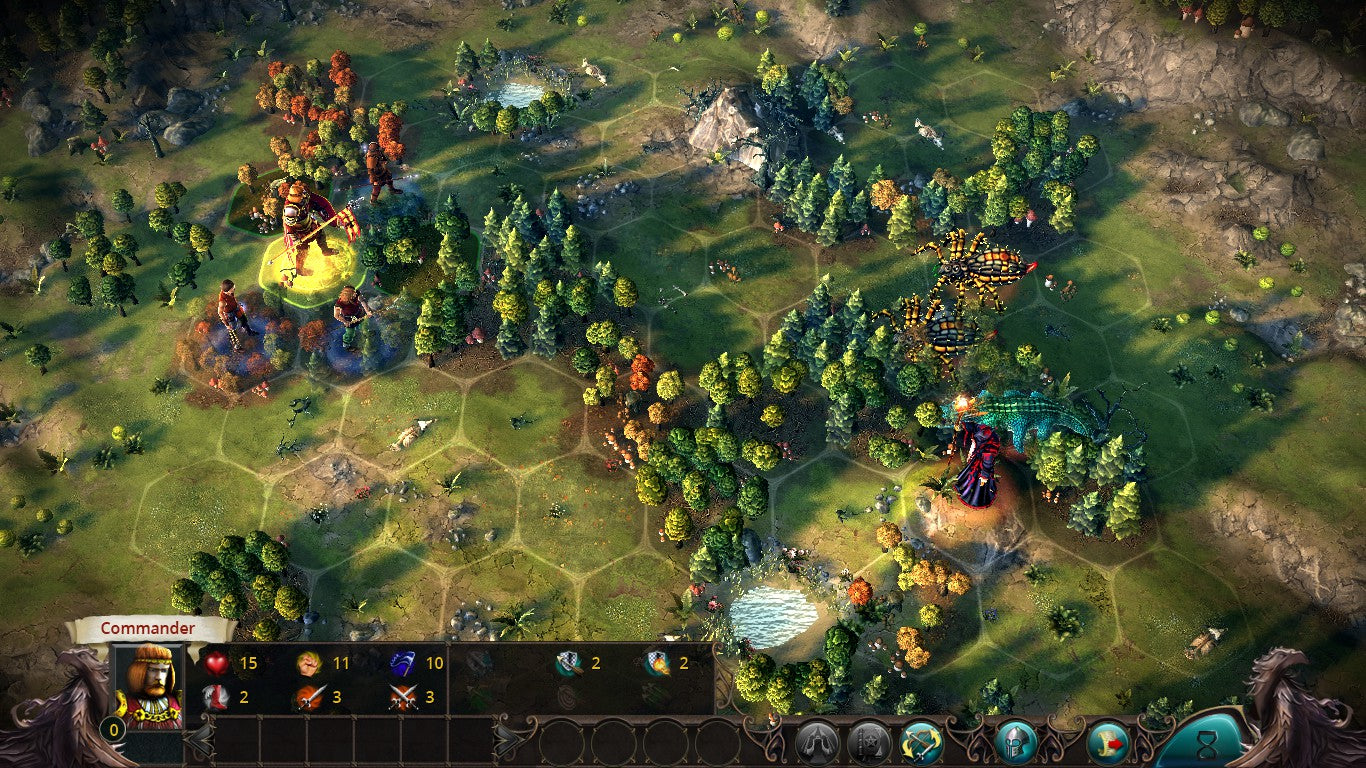Click the left arrow beside the slot bar

(200, 740)
